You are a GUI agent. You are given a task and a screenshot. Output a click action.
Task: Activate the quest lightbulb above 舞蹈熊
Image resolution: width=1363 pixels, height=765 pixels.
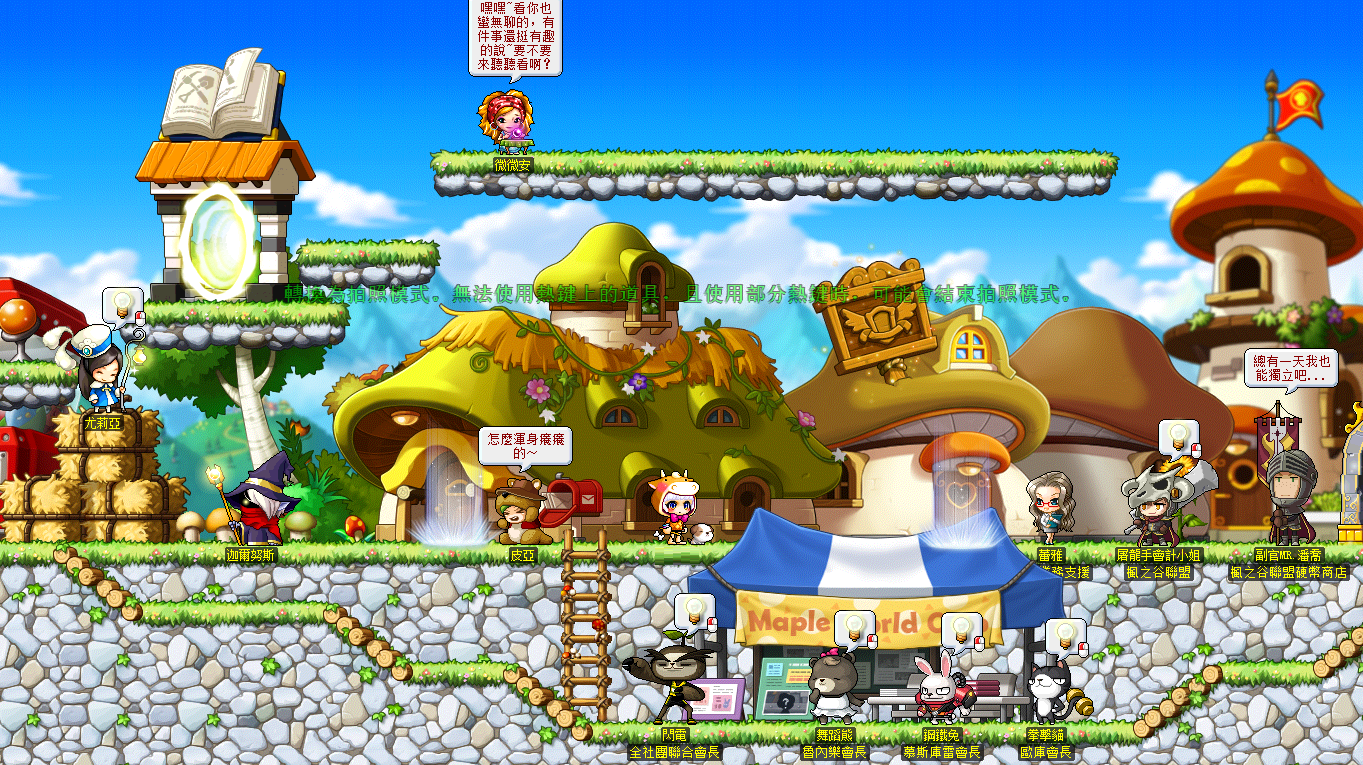click(854, 627)
